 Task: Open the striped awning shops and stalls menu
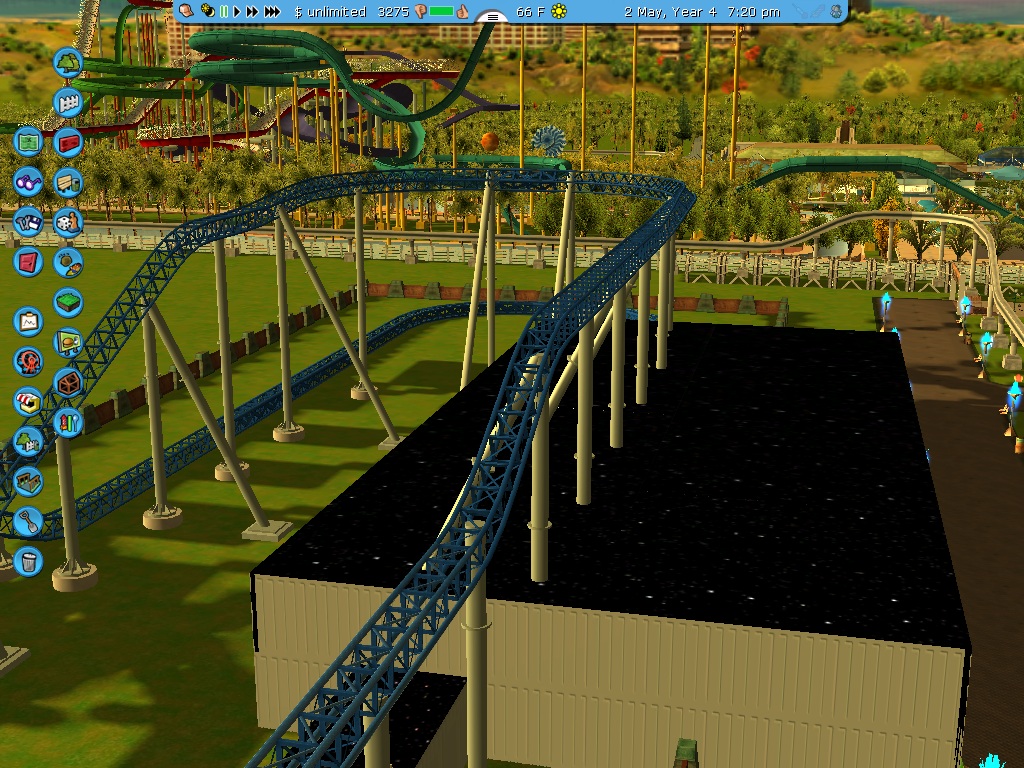coord(28,401)
